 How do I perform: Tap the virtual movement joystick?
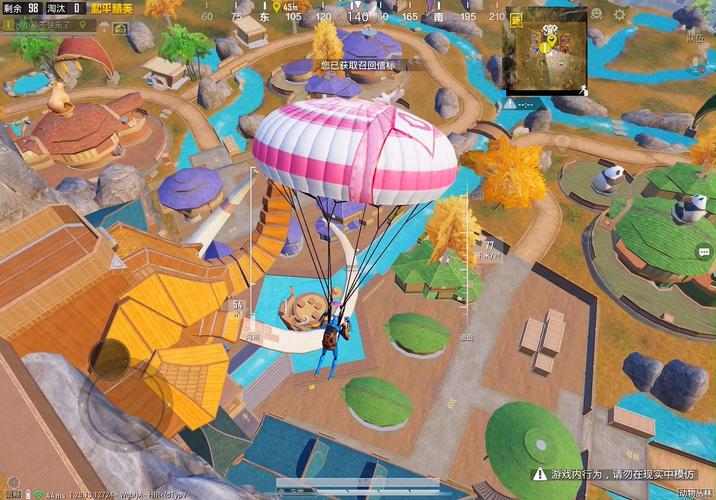[108, 358]
